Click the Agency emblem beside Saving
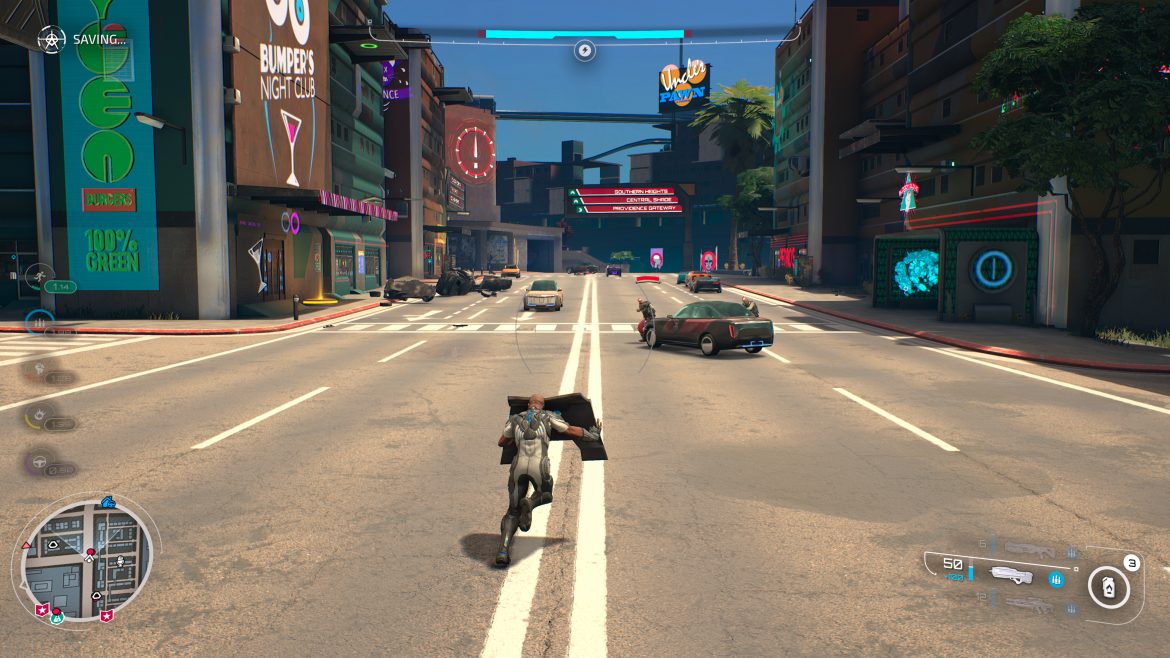The height and width of the screenshot is (658, 1170). coord(51,39)
